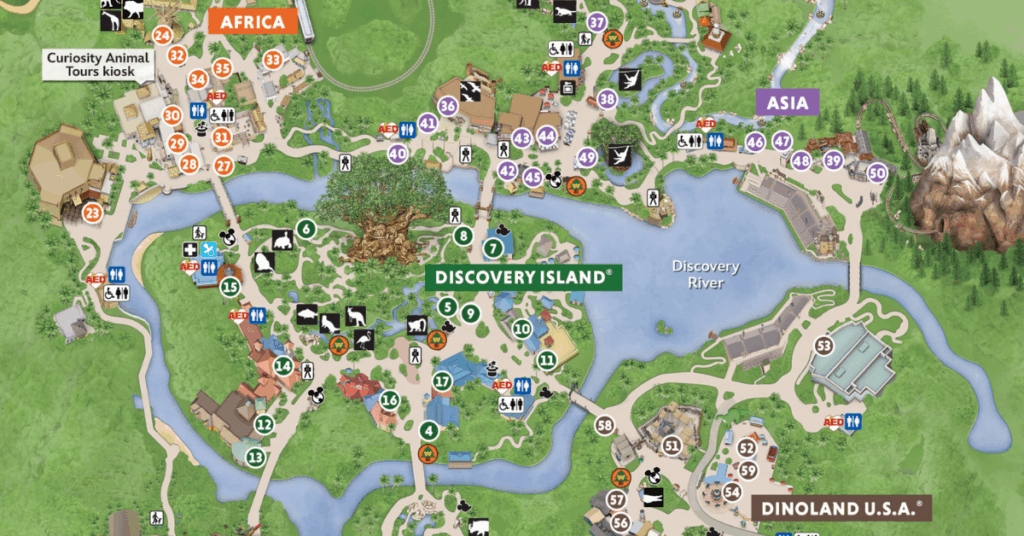Click green marker number 6
The width and height of the screenshot is (1024, 536).
click(x=306, y=229)
